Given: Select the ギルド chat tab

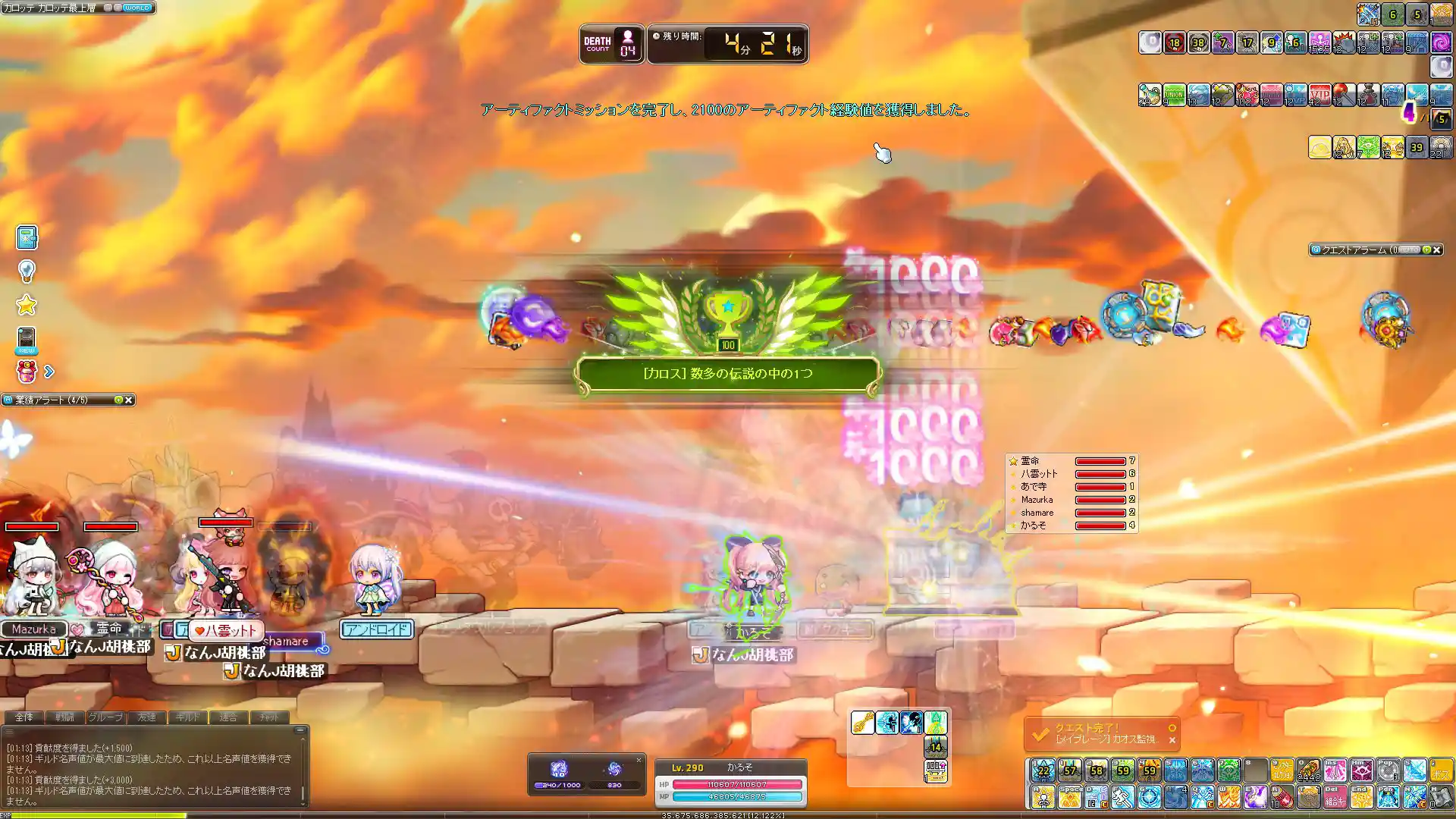Looking at the screenshot, I should pyautogui.click(x=187, y=717).
